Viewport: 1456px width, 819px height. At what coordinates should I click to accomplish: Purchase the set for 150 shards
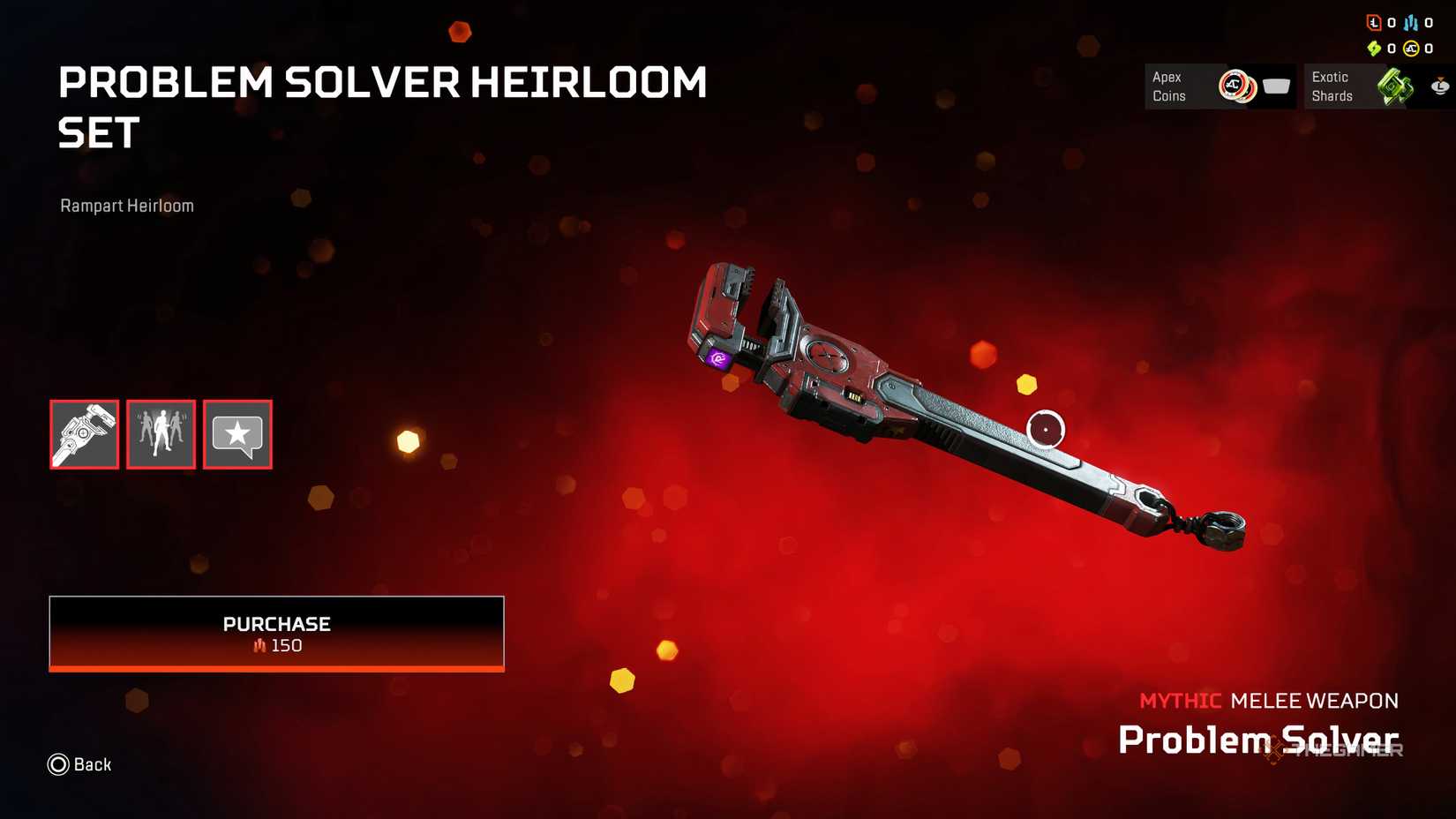click(276, 633)
